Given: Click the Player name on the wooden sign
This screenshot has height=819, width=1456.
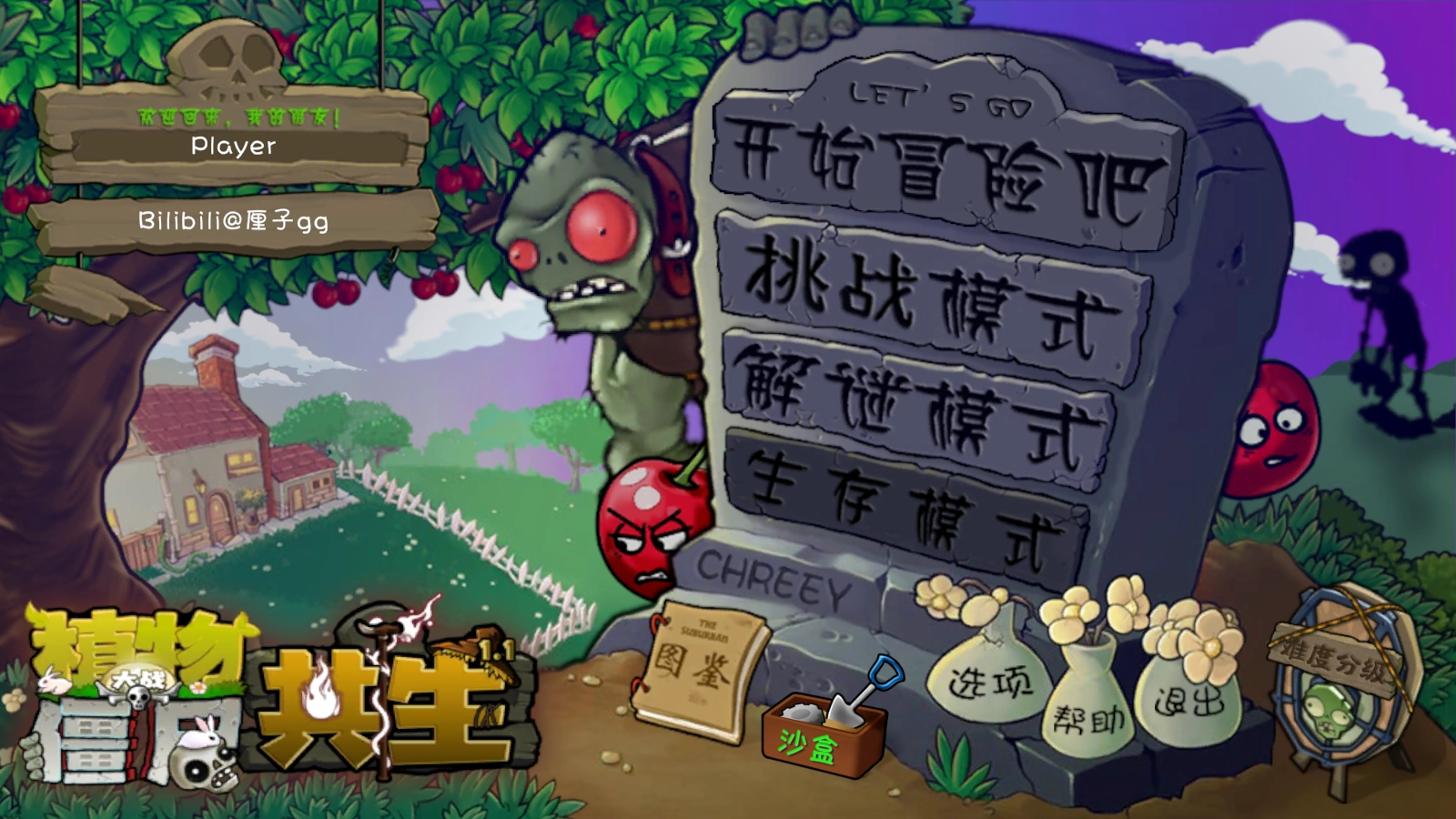Looking at the screenshot, I should click(x=233, y=147).
